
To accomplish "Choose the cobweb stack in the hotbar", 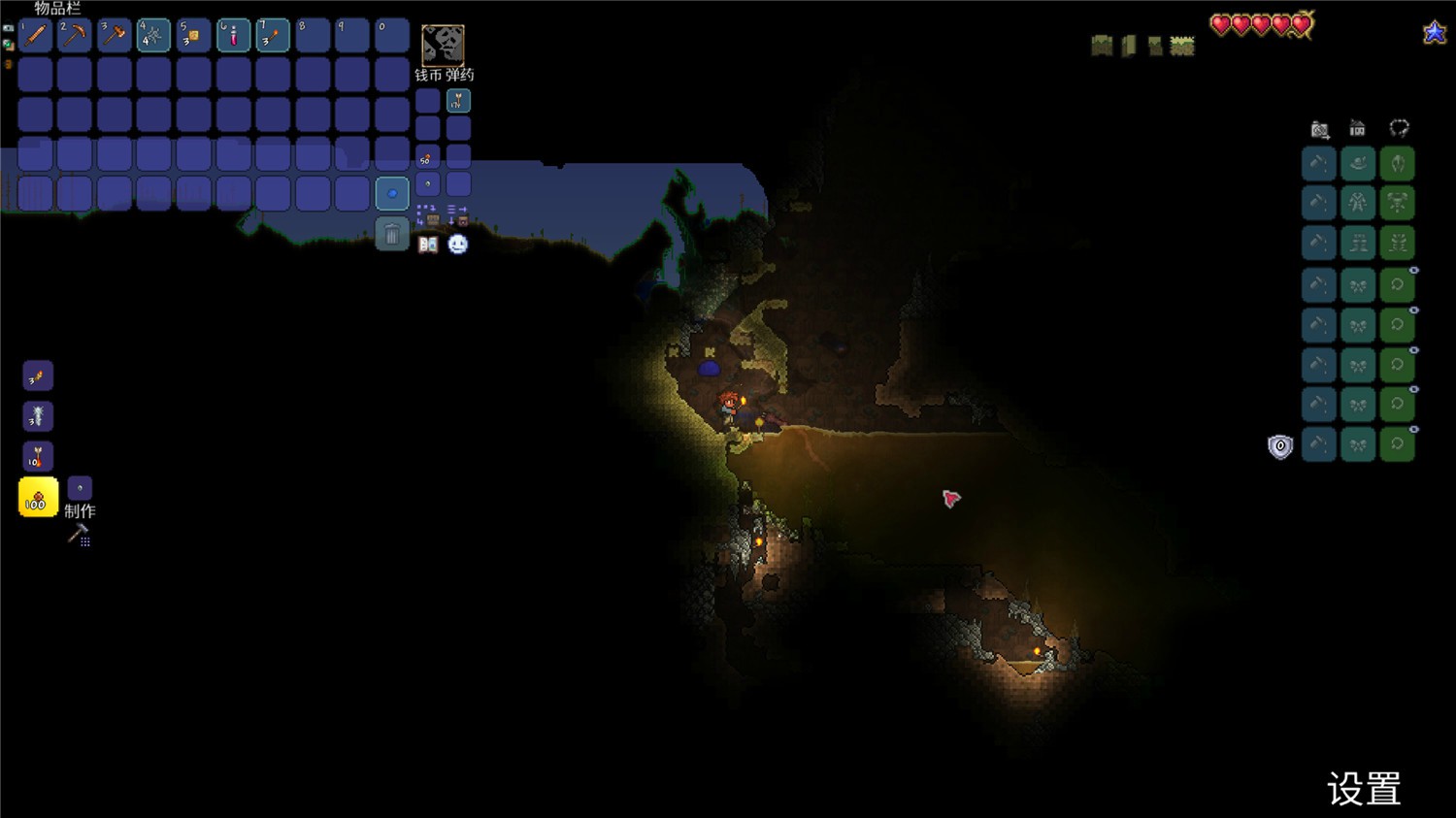I will pyautogui.click(x=153, y=35).
